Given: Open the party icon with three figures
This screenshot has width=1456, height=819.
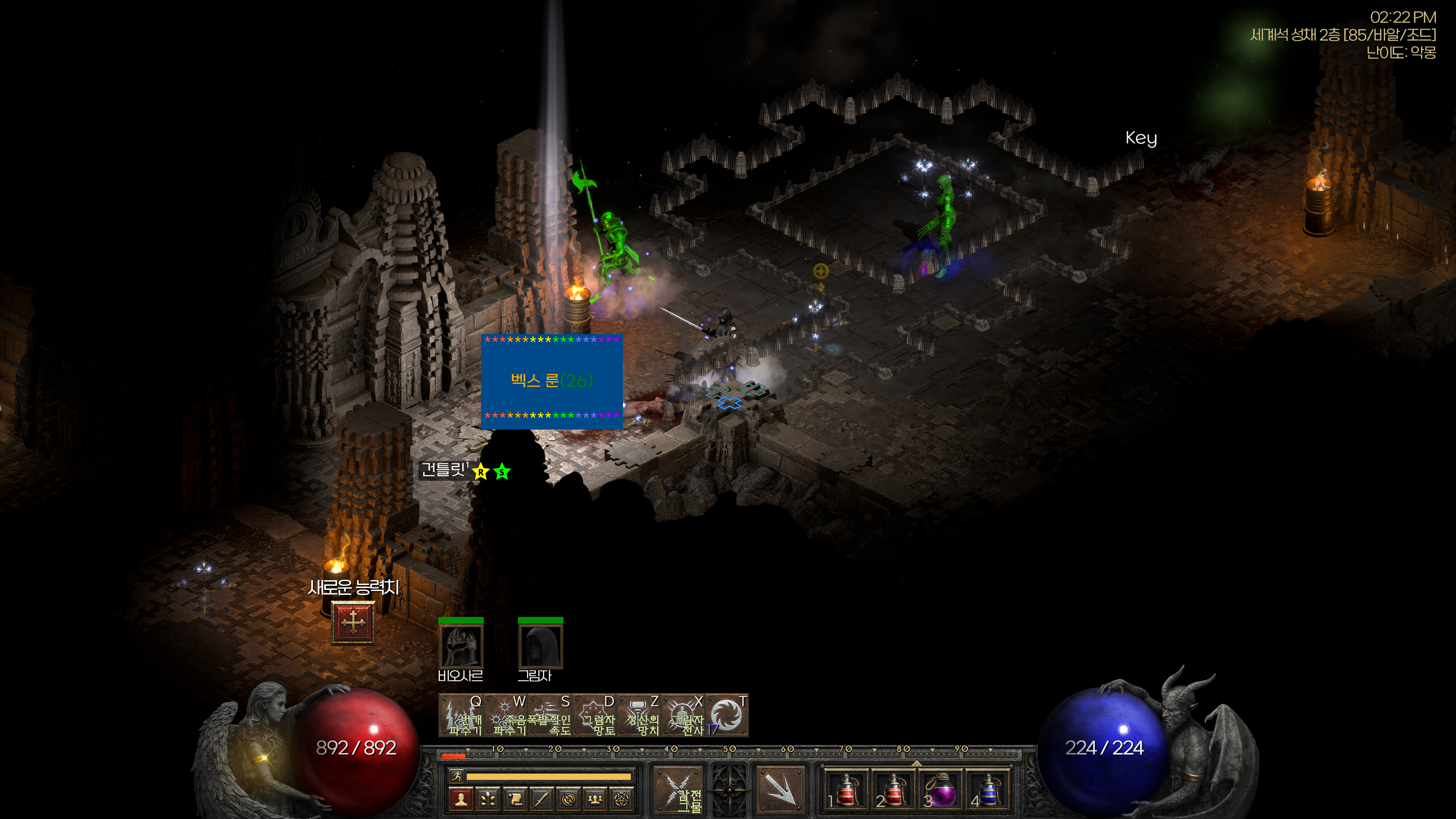Looking at the screenshot, I should [595, 799].
